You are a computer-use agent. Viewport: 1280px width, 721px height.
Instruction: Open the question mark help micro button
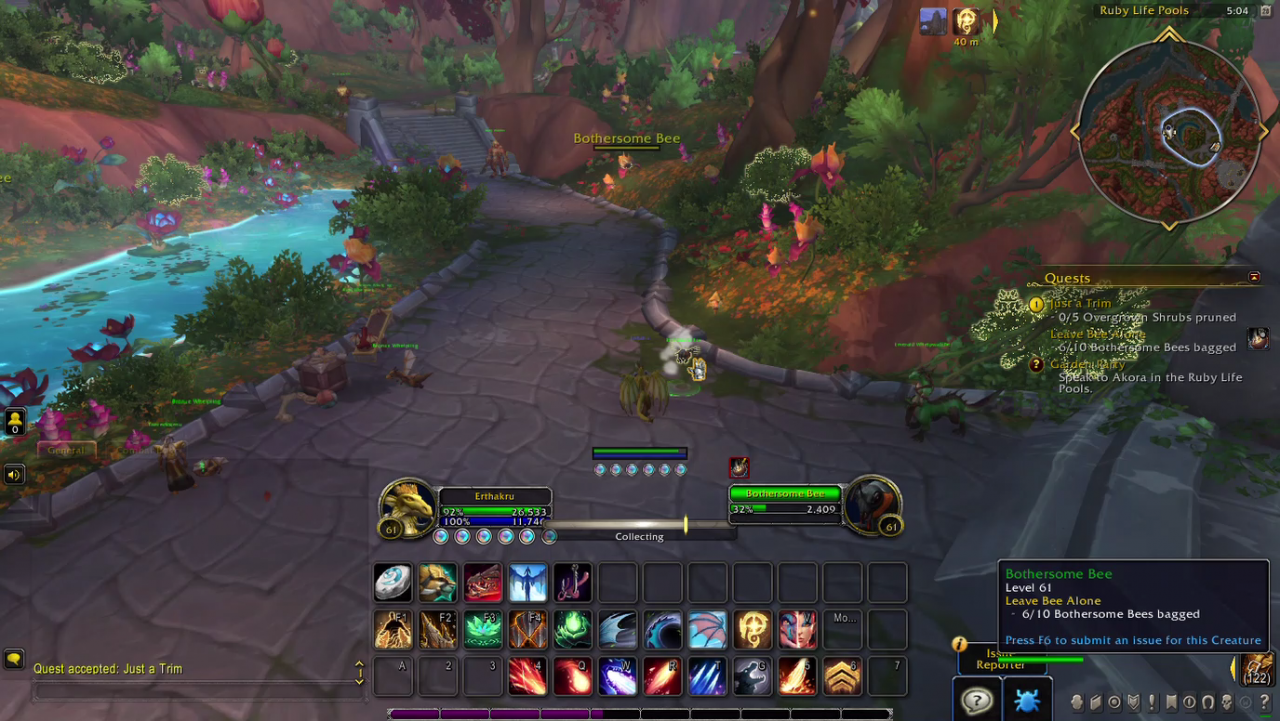point(1265,702)
